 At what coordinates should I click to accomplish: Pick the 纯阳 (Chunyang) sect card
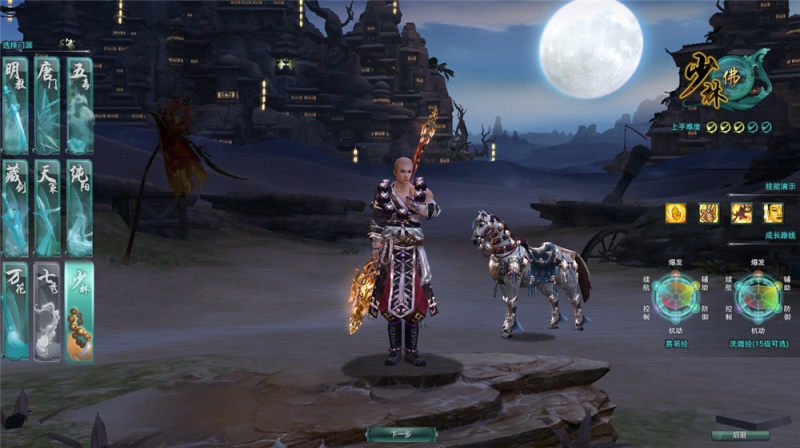coord(79,207)
